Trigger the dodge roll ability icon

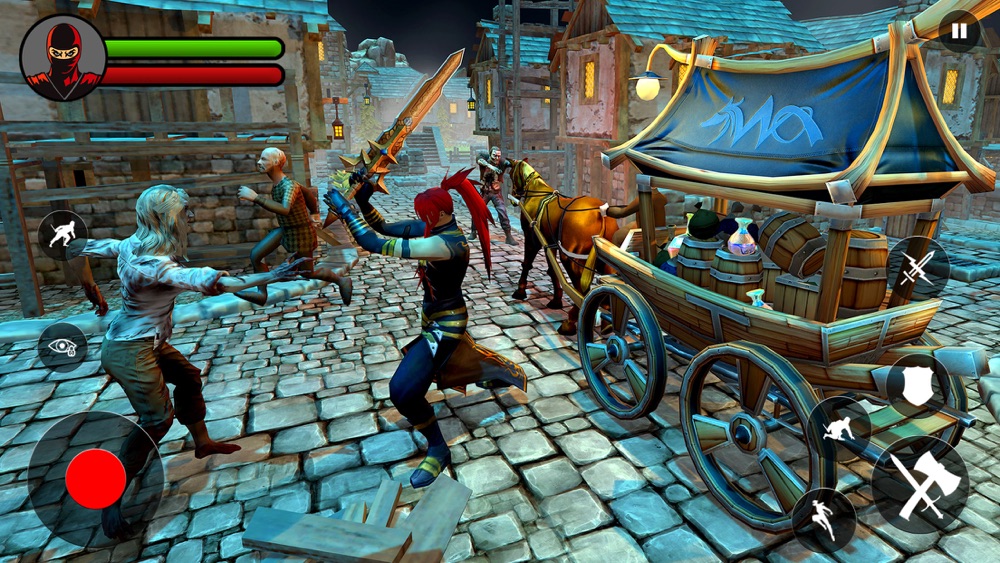click(x=838, y=430)
